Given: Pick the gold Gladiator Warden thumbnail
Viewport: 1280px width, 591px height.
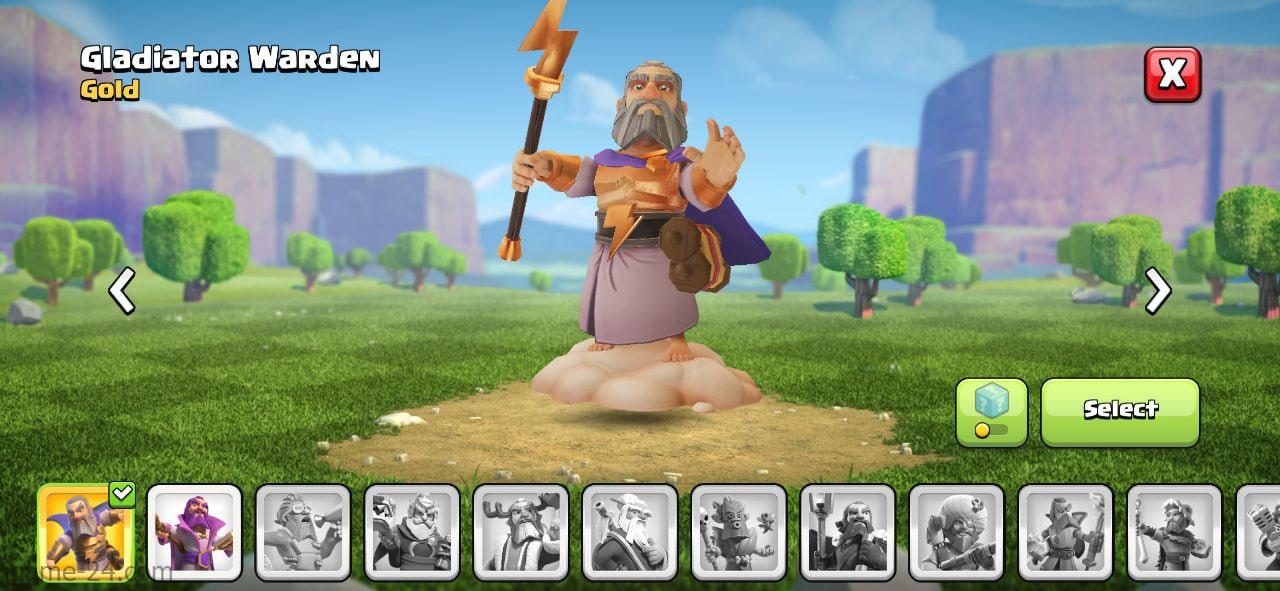Looking at the screenshot, I should (86, 532).
